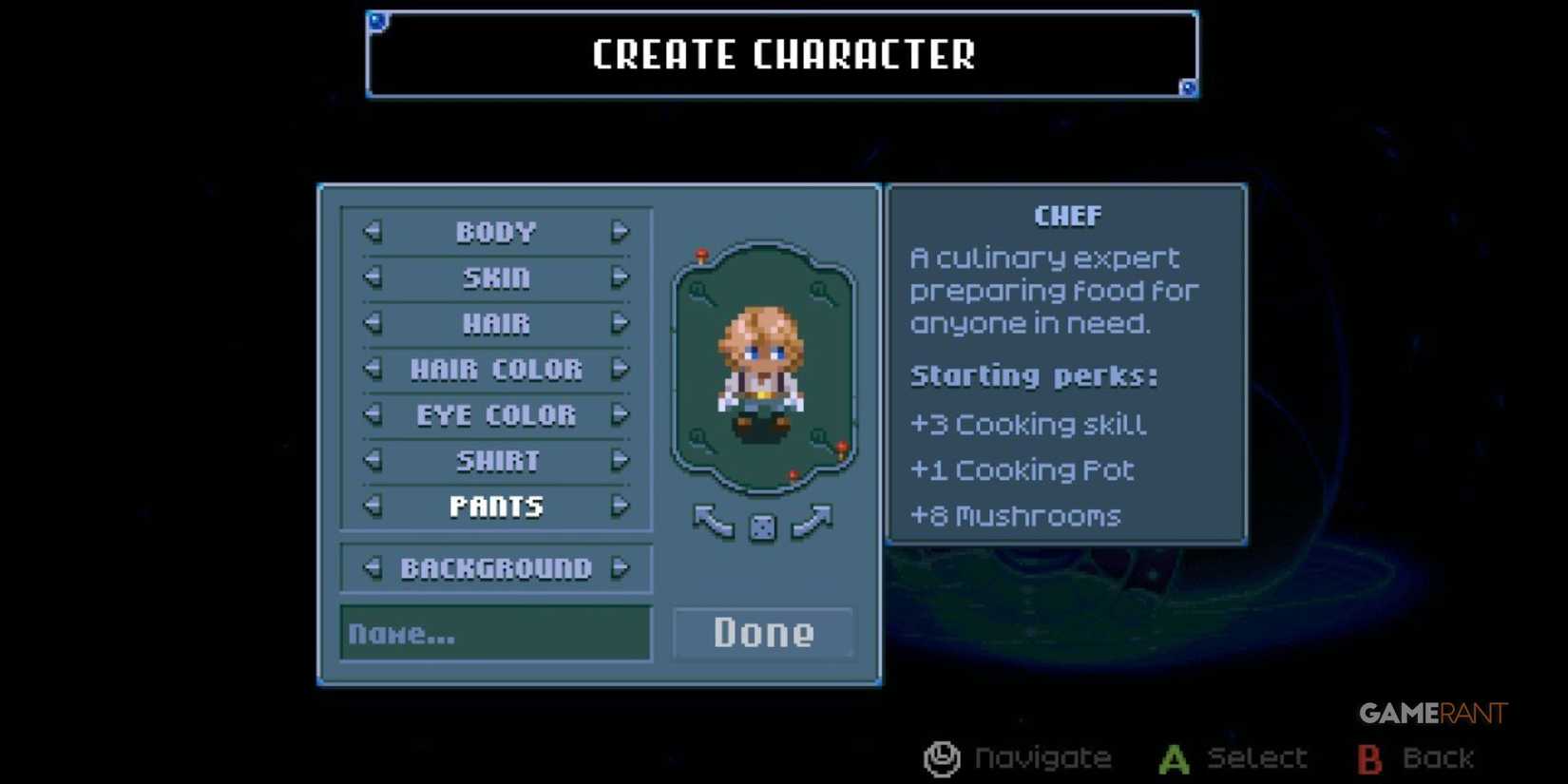The height and width of the screenshot is (784, 1568).
Task: Open the Eye Color selection row
Action: click(x=495, y=414)
